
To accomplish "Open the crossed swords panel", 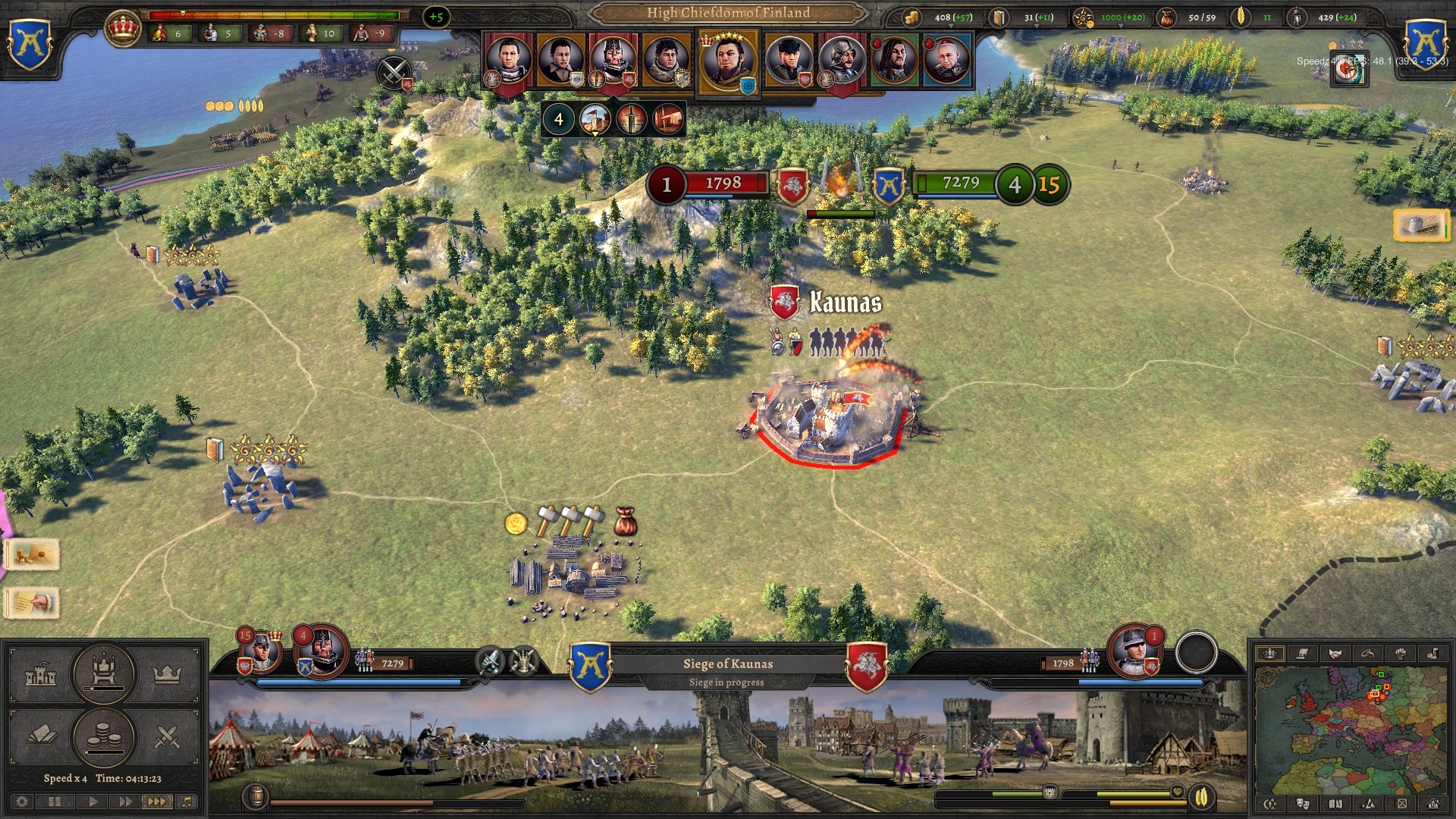I will (167, 736).
